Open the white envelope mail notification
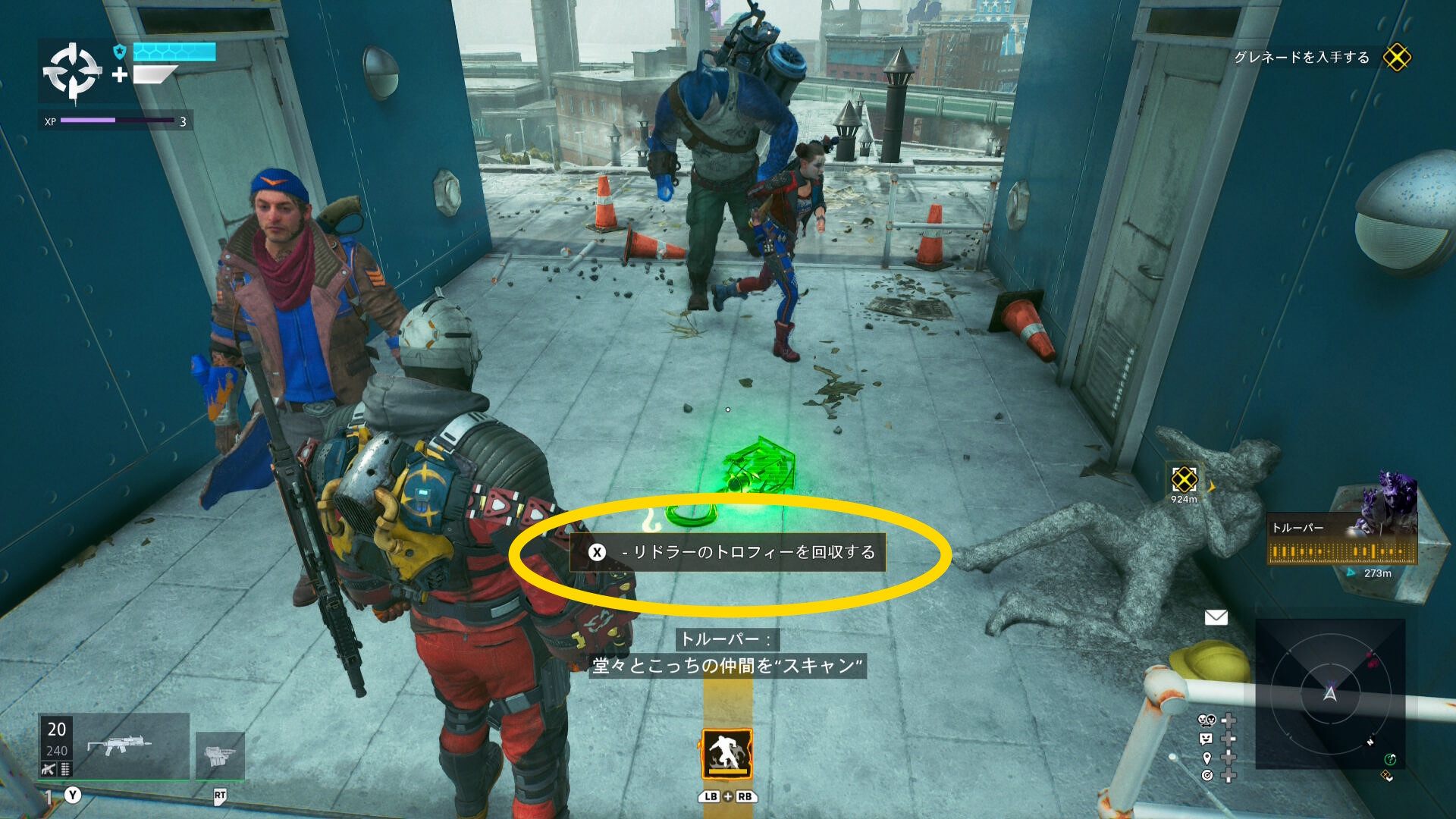This screenshot has width=1456, height=819. point(1216,617)
